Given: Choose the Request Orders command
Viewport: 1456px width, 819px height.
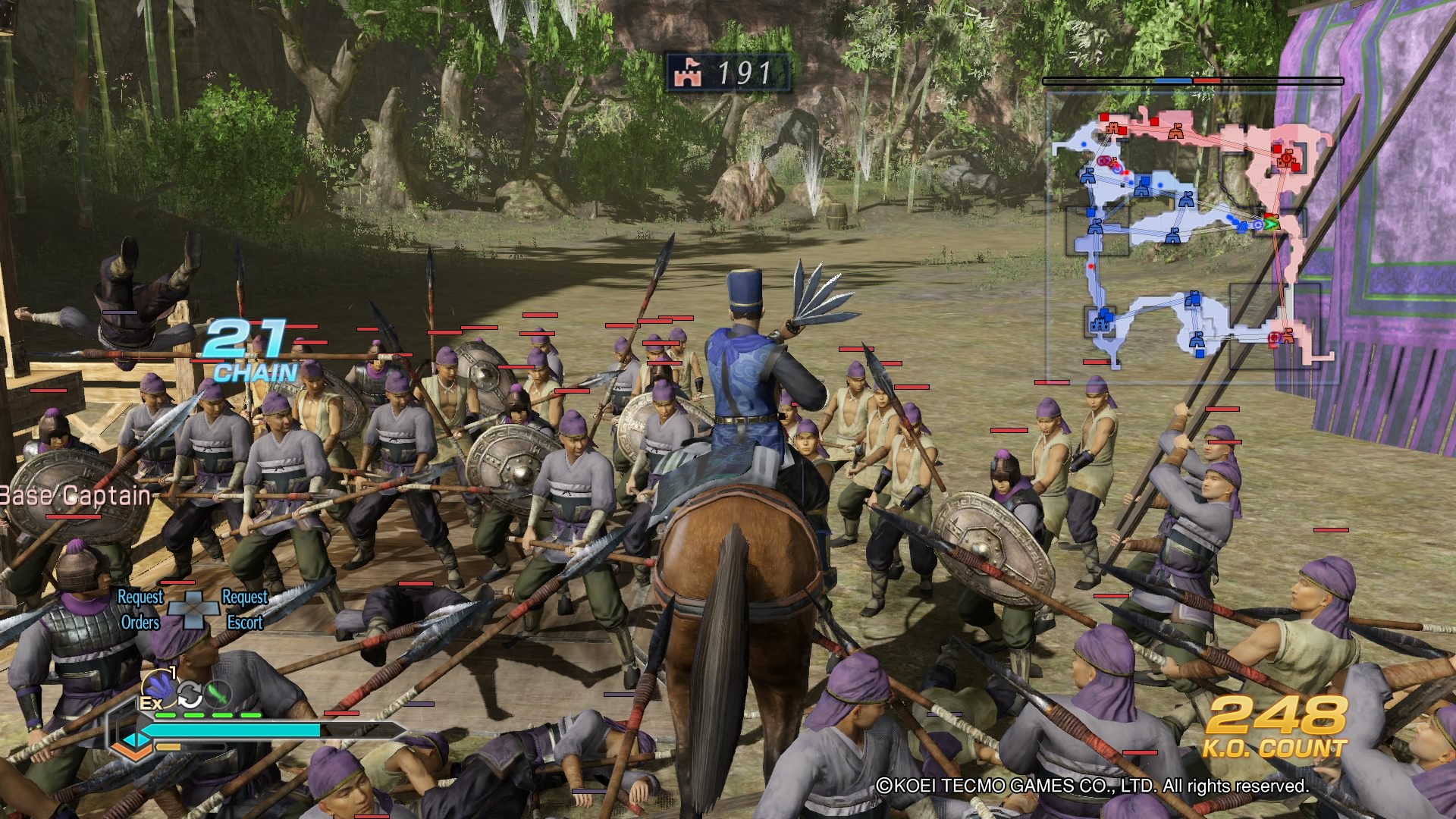Looking at the screenshot, I should [140, 610].
